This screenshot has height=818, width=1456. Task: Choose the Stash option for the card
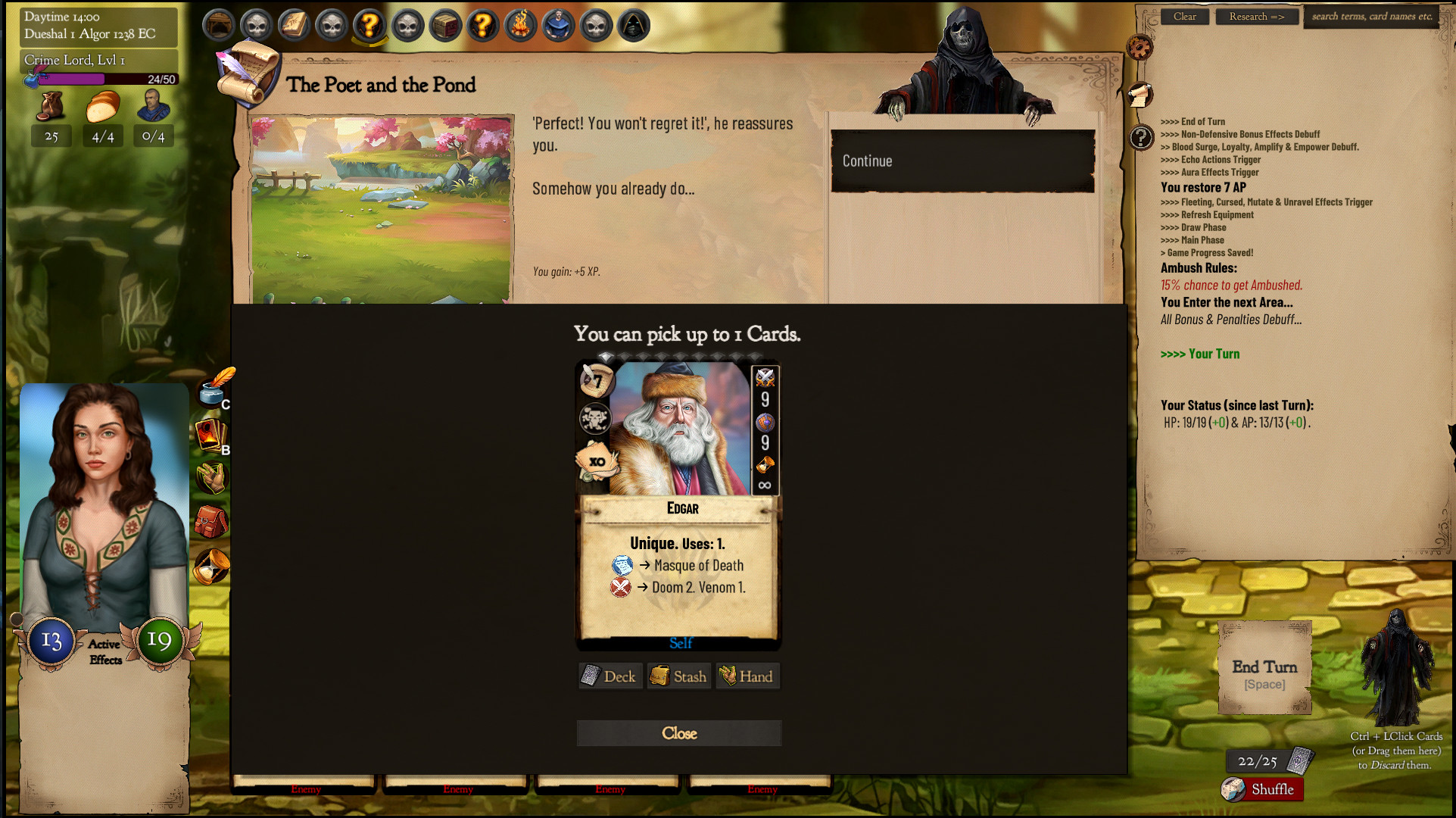678,676
